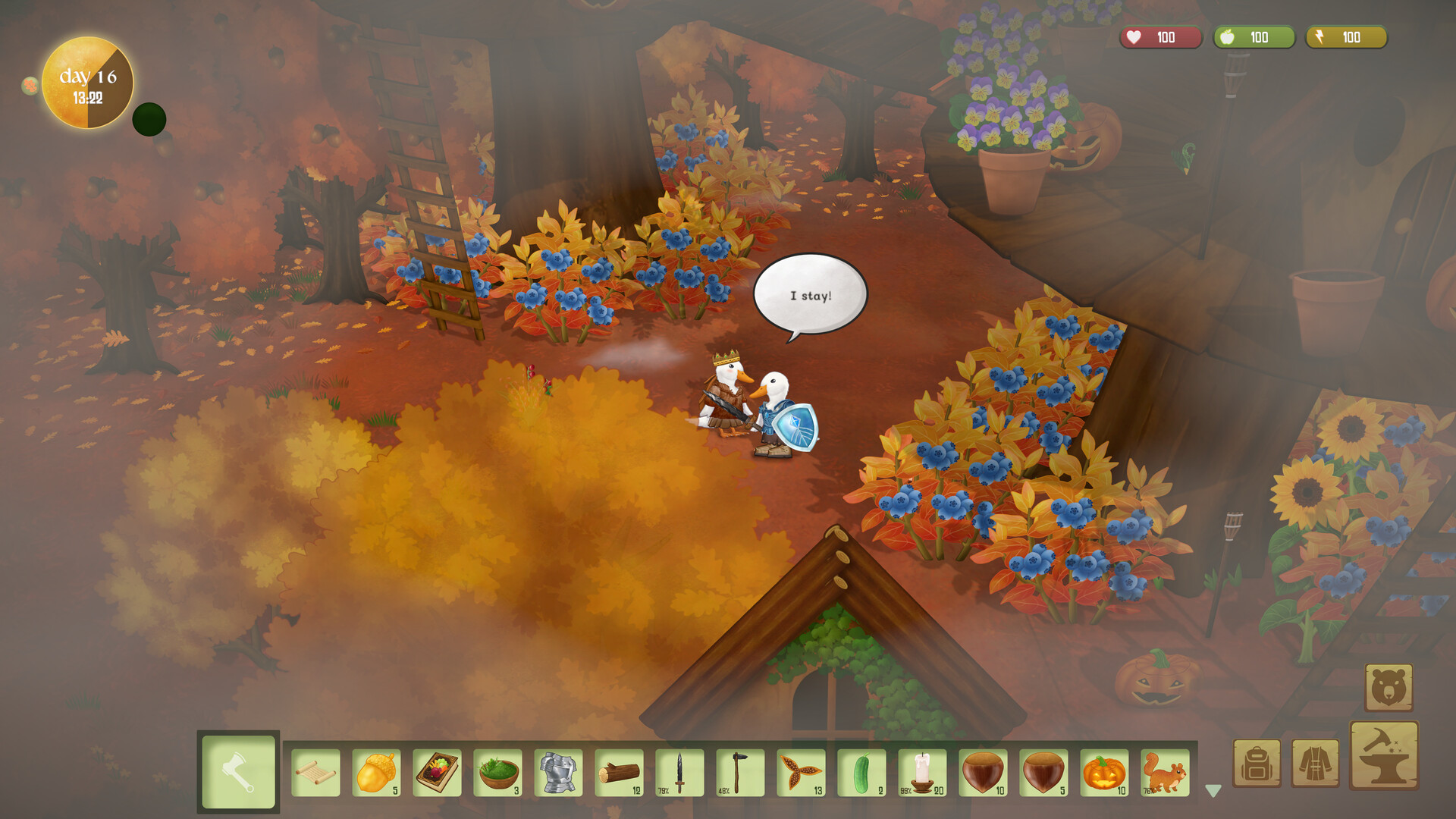Choose the candle in the hotbar
Viewport: 1456px width, 819px height.
[x=922, y=773]
